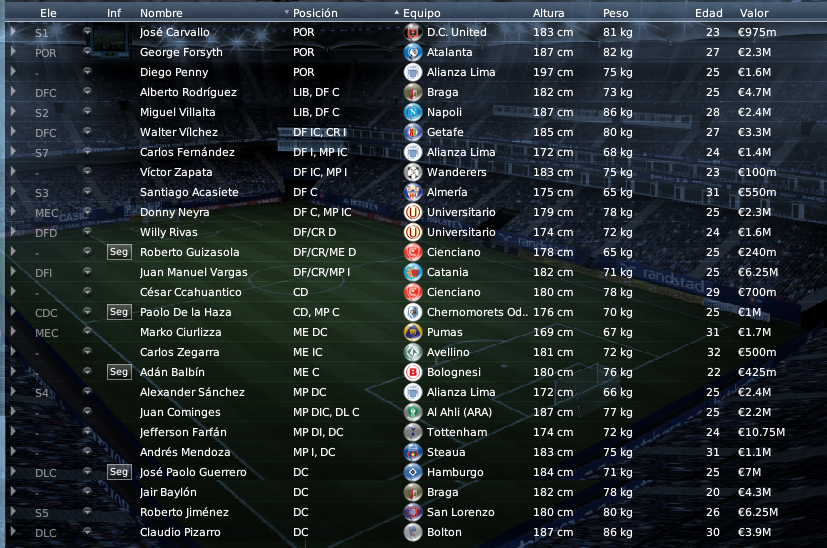Click the Inf column header
The width and height of the screenshot is (827, 548).
point(114,14)
